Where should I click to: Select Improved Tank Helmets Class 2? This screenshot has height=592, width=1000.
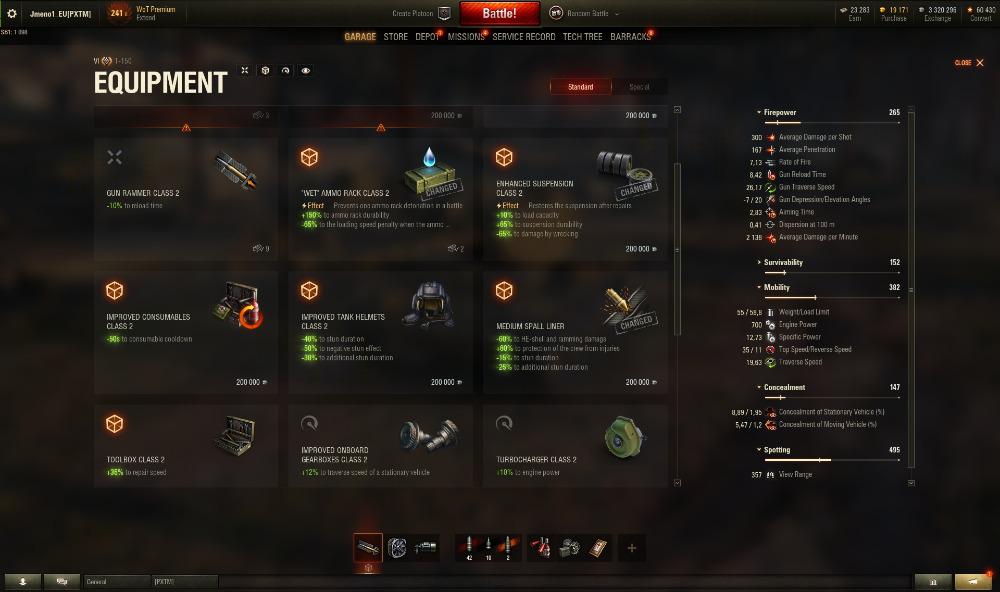pos(380,332)
